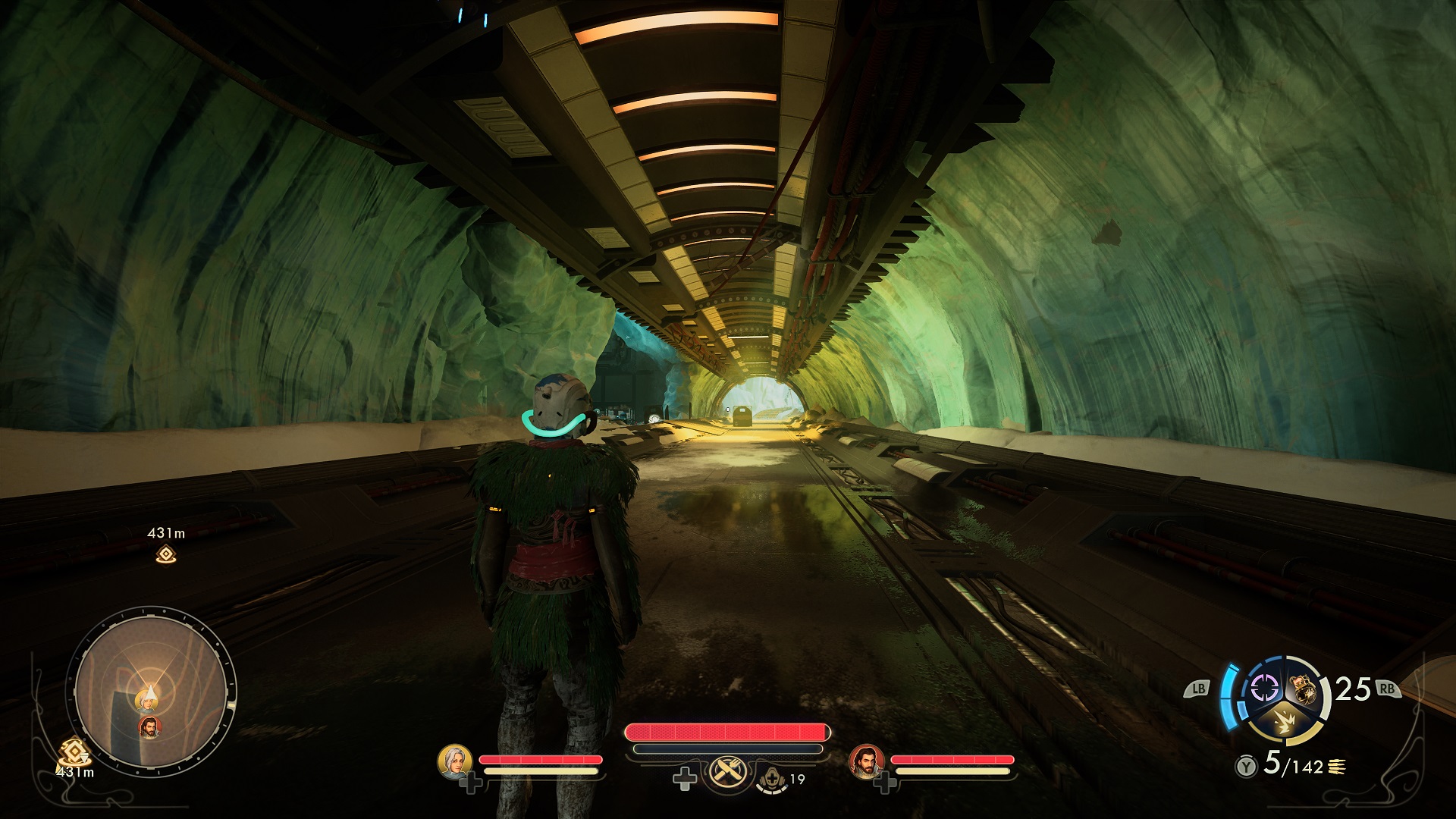Select the bearded companion portrait

point(866,761)
